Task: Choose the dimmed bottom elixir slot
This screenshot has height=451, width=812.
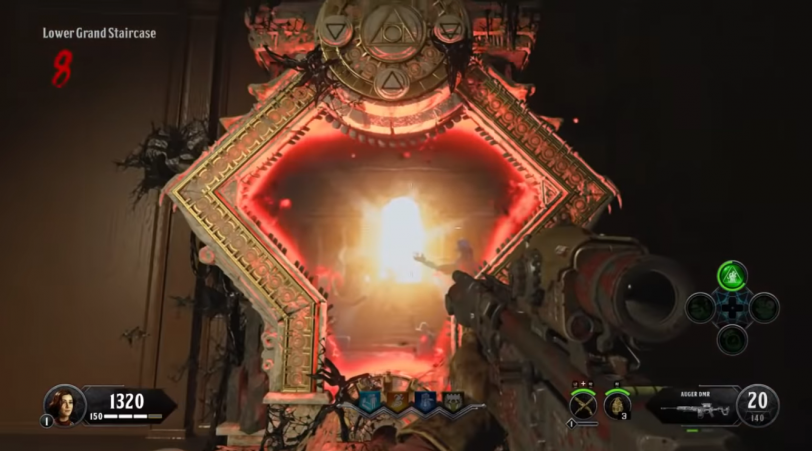Action: pos(732,339)
